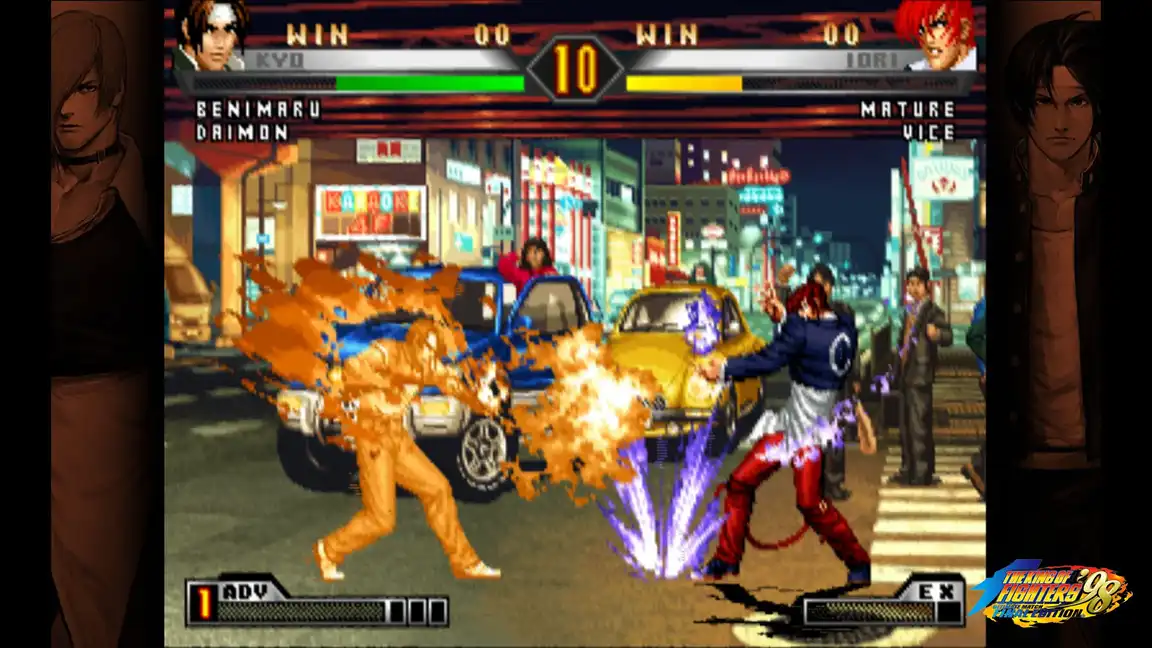Click Kyo's character portrait
Screen dimensions: 1152x648
pyautogui.click(x=212, y=35)
